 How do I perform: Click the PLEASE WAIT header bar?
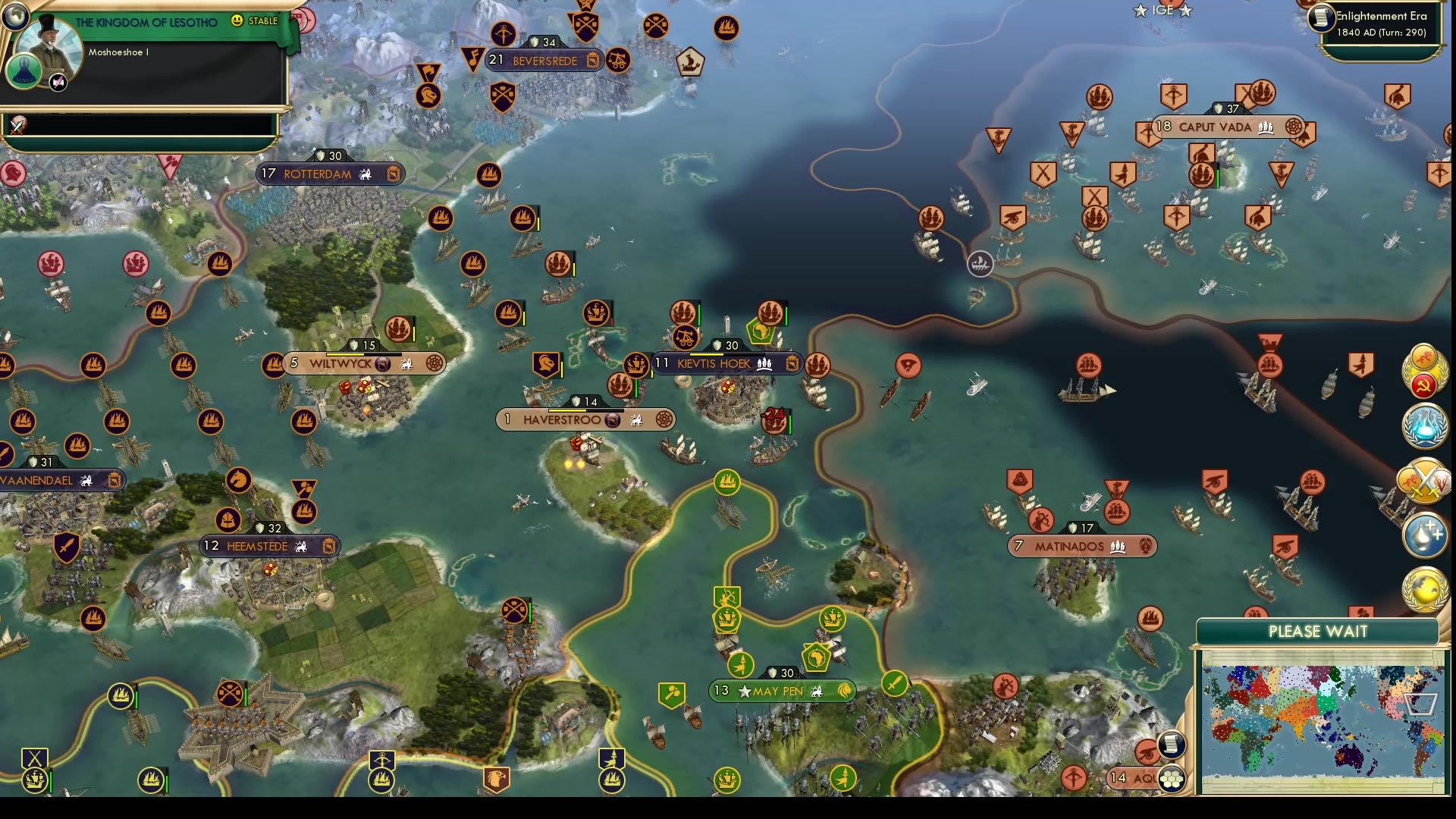(1318, 630)
